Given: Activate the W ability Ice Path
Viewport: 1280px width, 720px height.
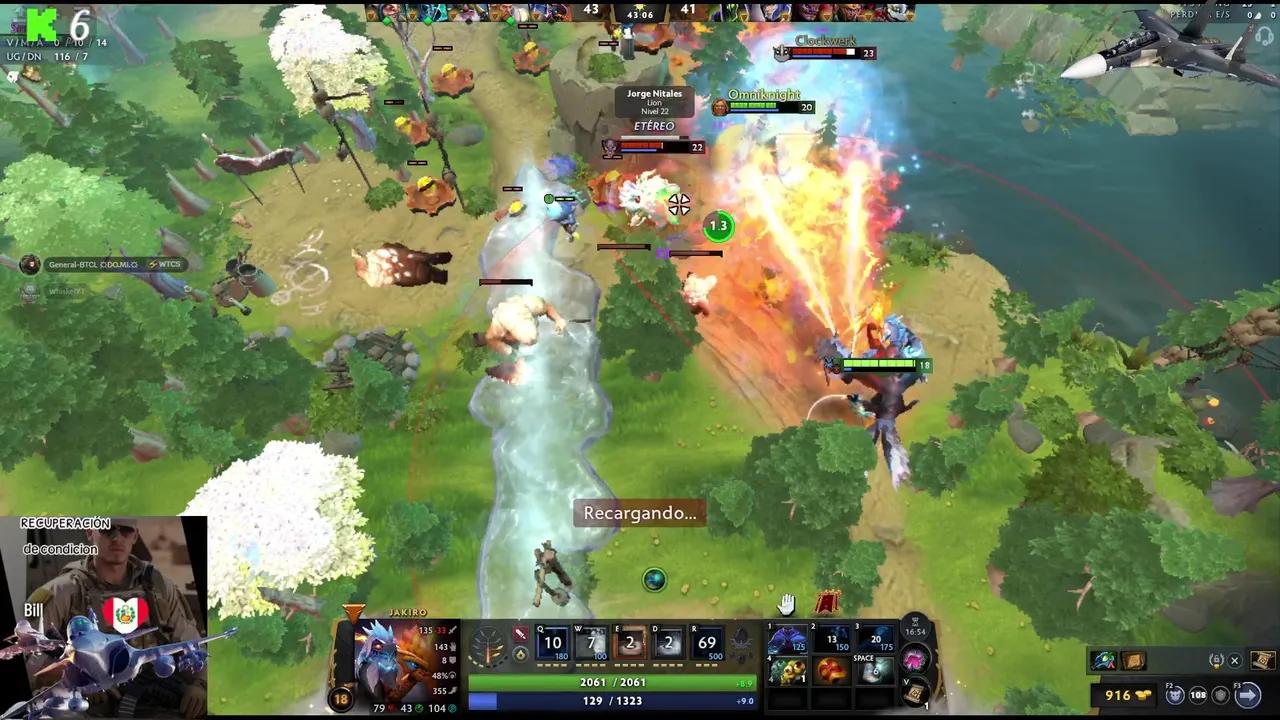Looking at the screenshot, I should click(x=591, y=641).
